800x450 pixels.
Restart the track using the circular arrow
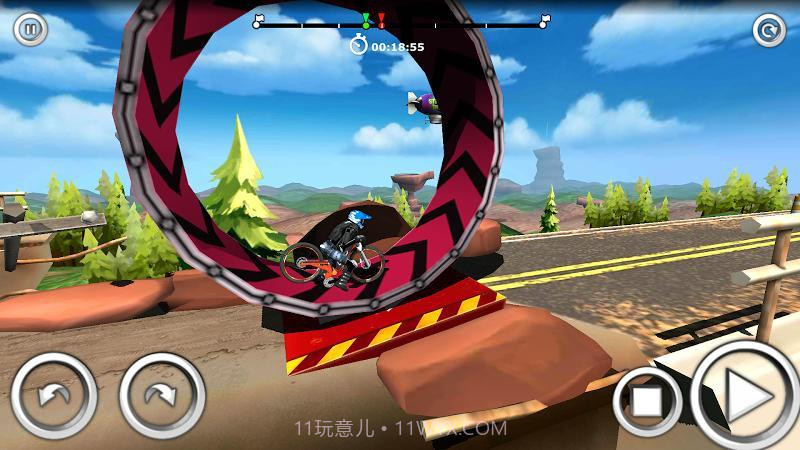click(769, 31)
